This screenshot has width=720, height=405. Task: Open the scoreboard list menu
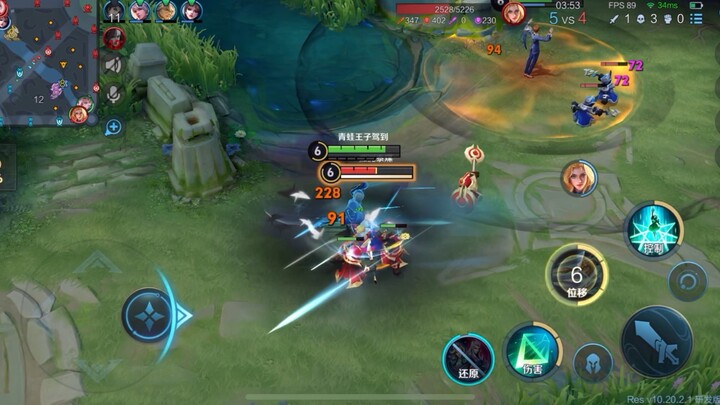click(x=696, y=18)
